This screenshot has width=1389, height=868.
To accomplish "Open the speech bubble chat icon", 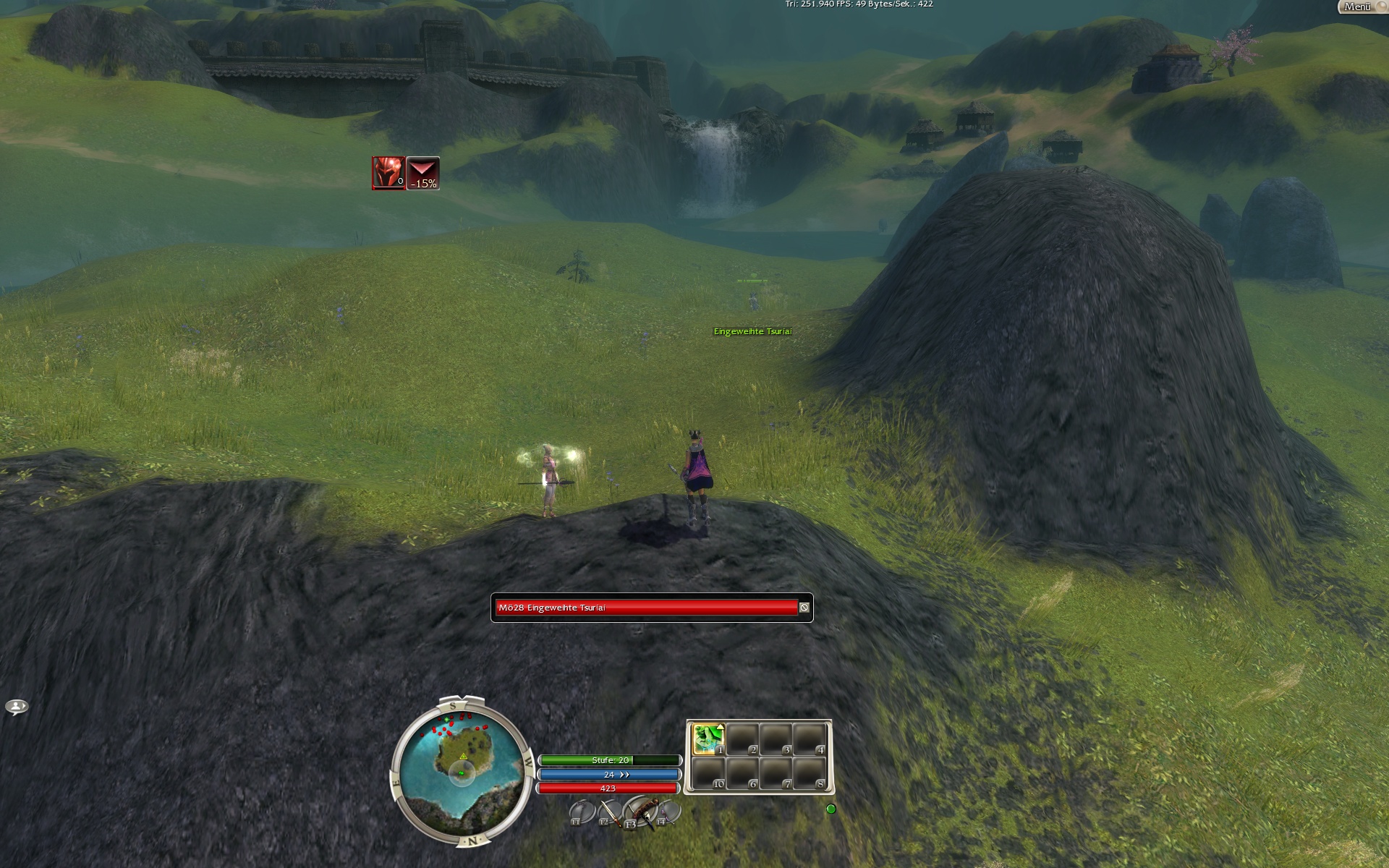I will tap(17, 707).
